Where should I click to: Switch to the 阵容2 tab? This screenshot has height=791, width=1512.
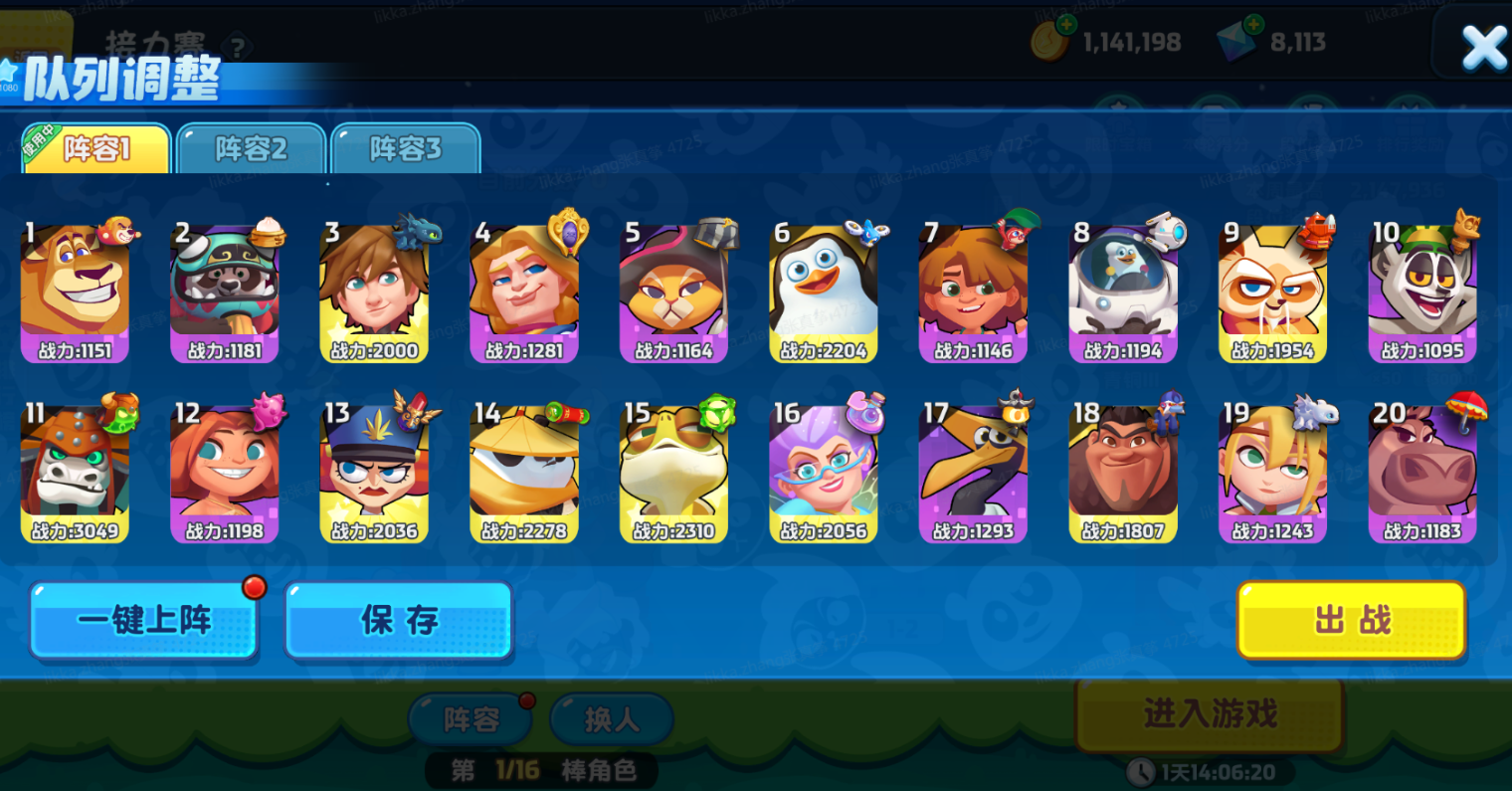click(x=250, y=147)
